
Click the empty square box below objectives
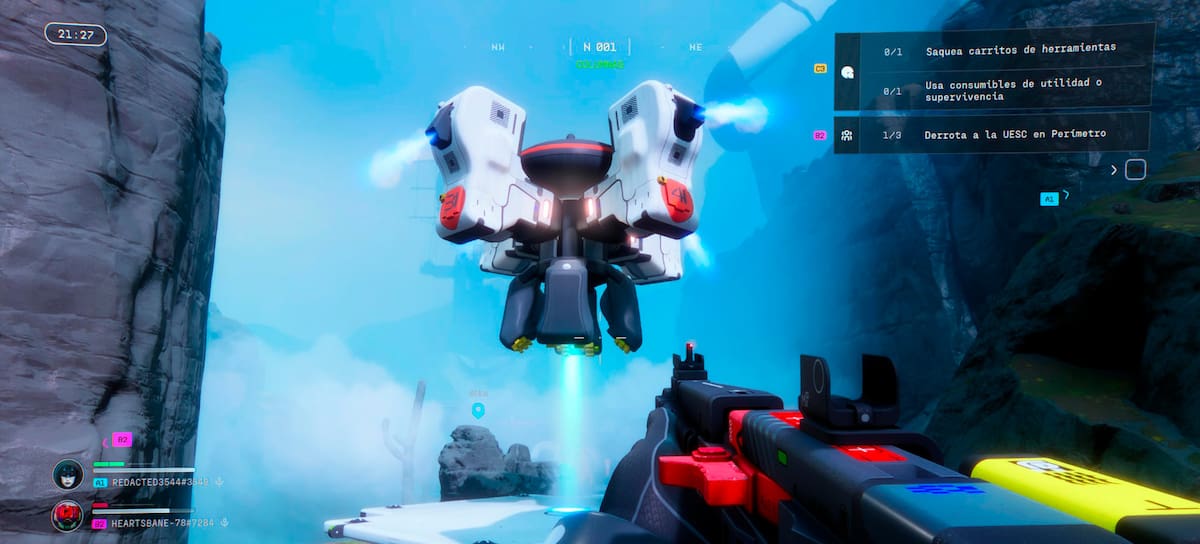point(1135,170)
